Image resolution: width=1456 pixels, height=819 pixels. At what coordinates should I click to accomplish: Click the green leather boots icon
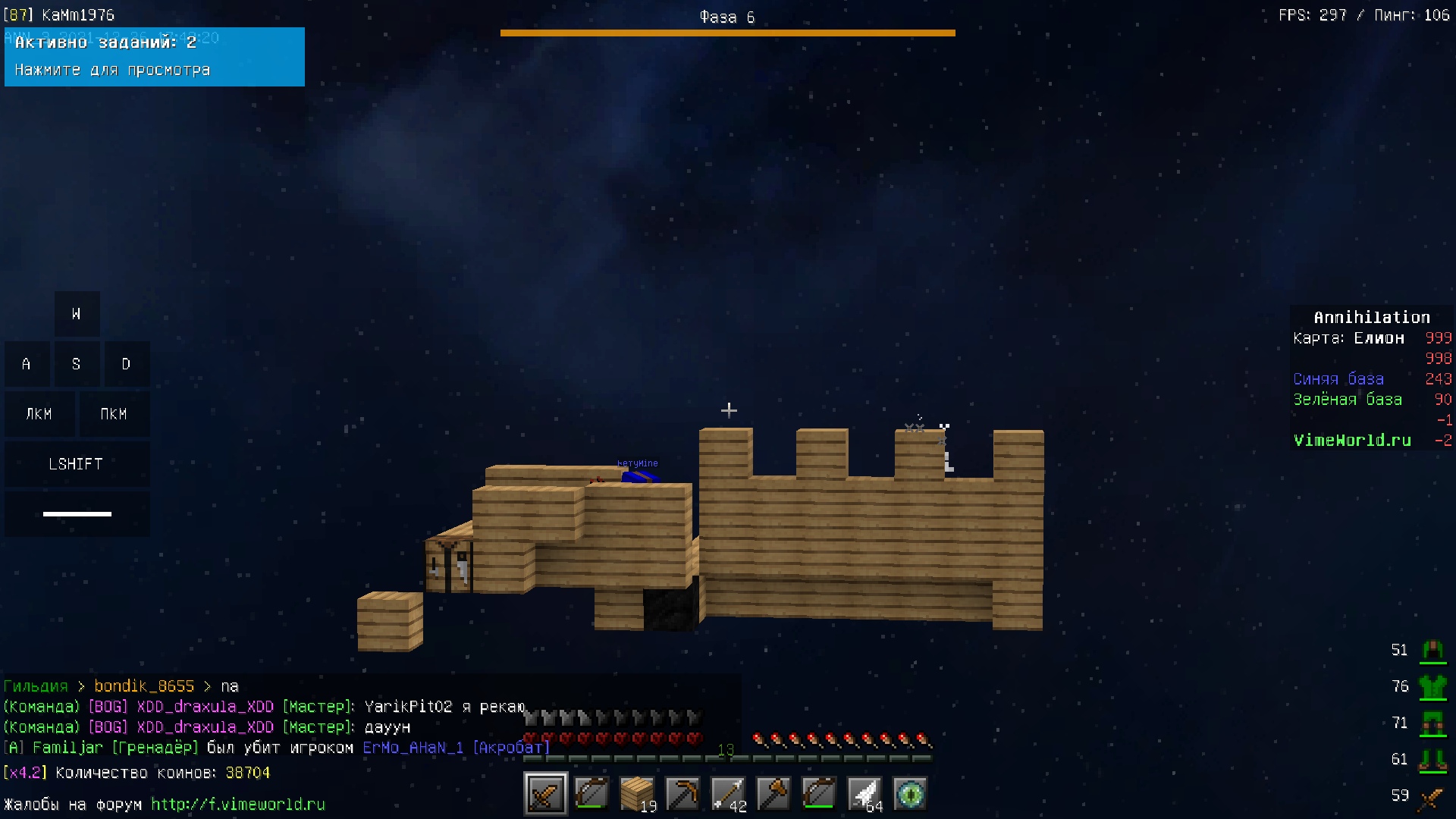coord(1432,759)
